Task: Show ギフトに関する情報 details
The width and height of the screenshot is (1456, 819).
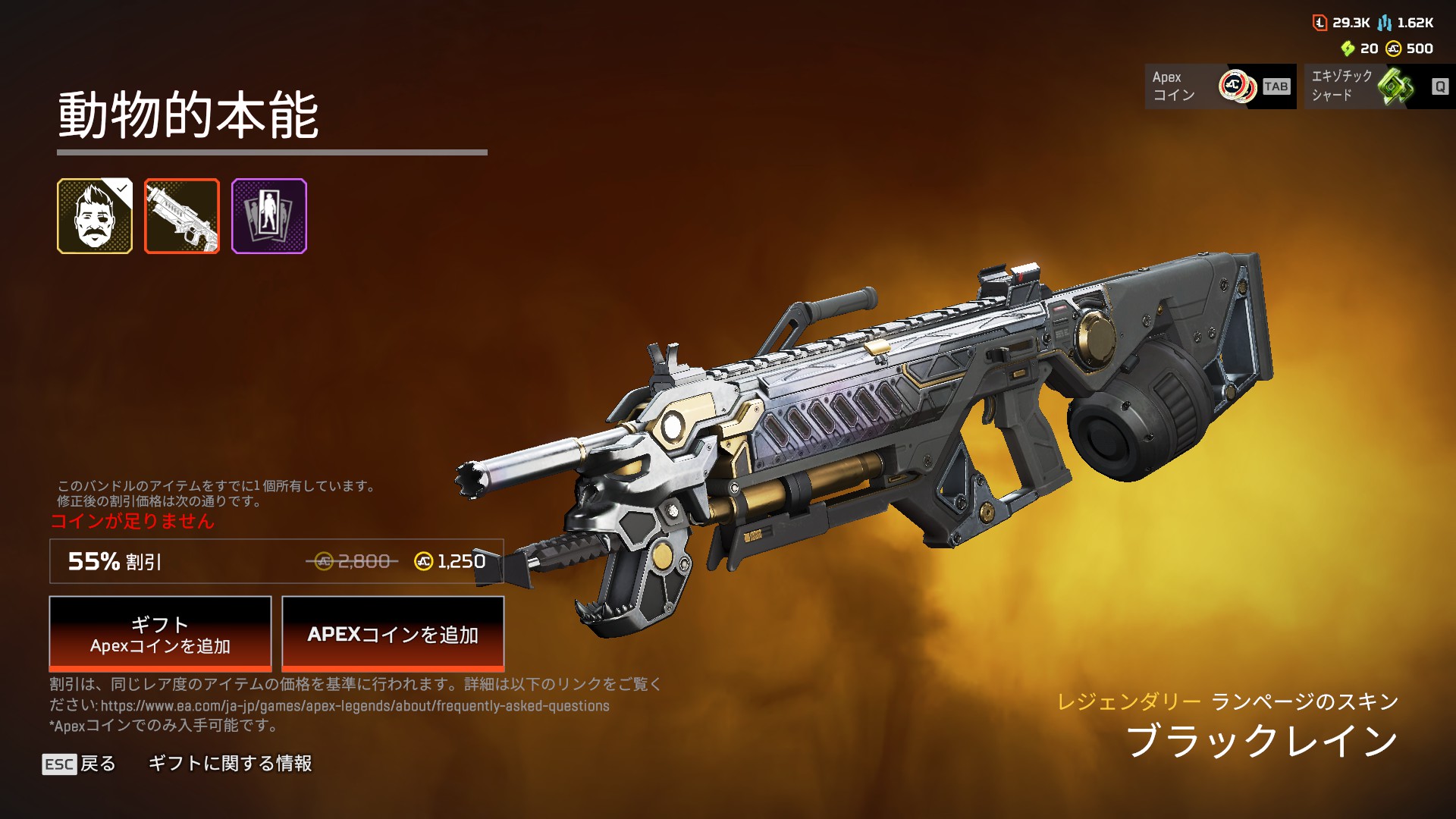Action: [x=230, y=764]
